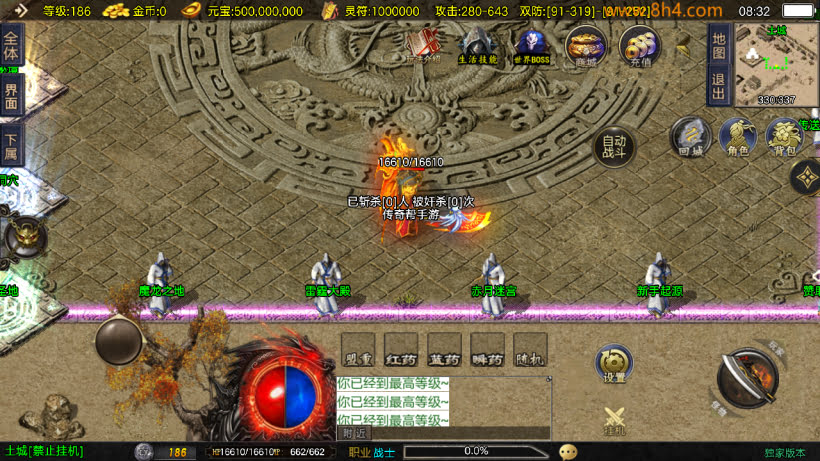Open the 生活技能 life skills icon

coord(477,45)
